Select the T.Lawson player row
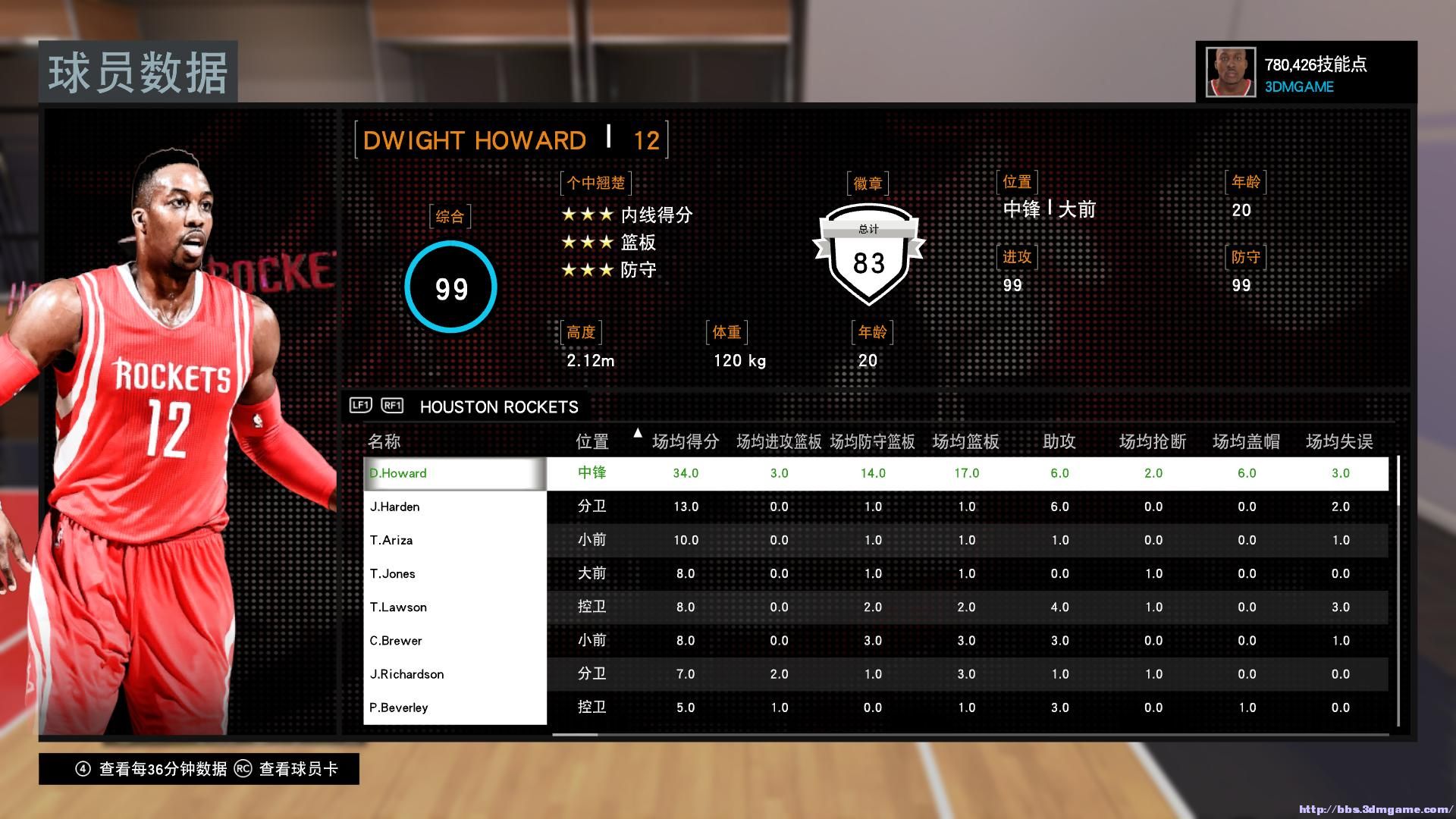 (455, 607)
